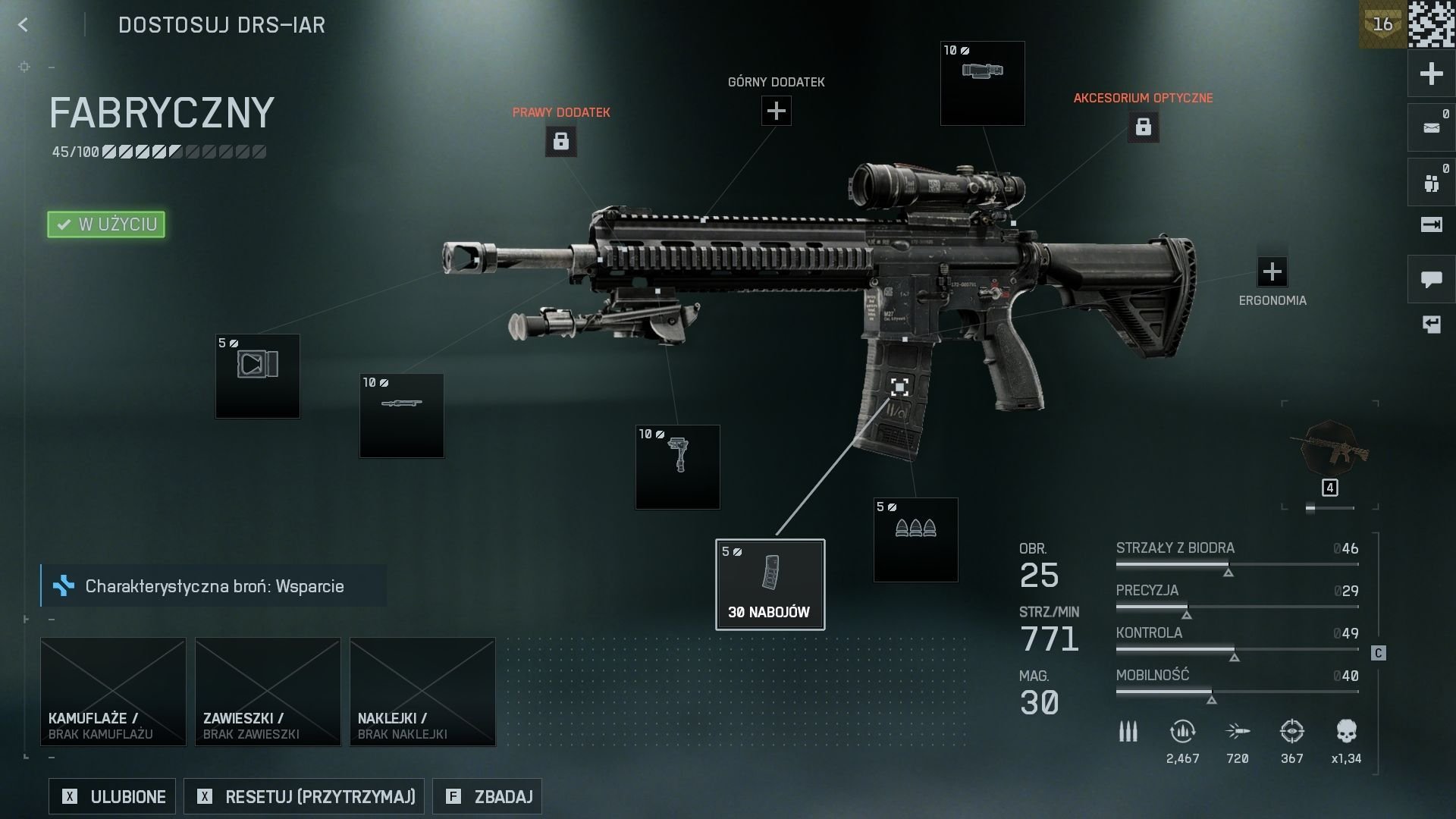Open the friends squad icon
1456x819 pixels.
pos(1431,183)
